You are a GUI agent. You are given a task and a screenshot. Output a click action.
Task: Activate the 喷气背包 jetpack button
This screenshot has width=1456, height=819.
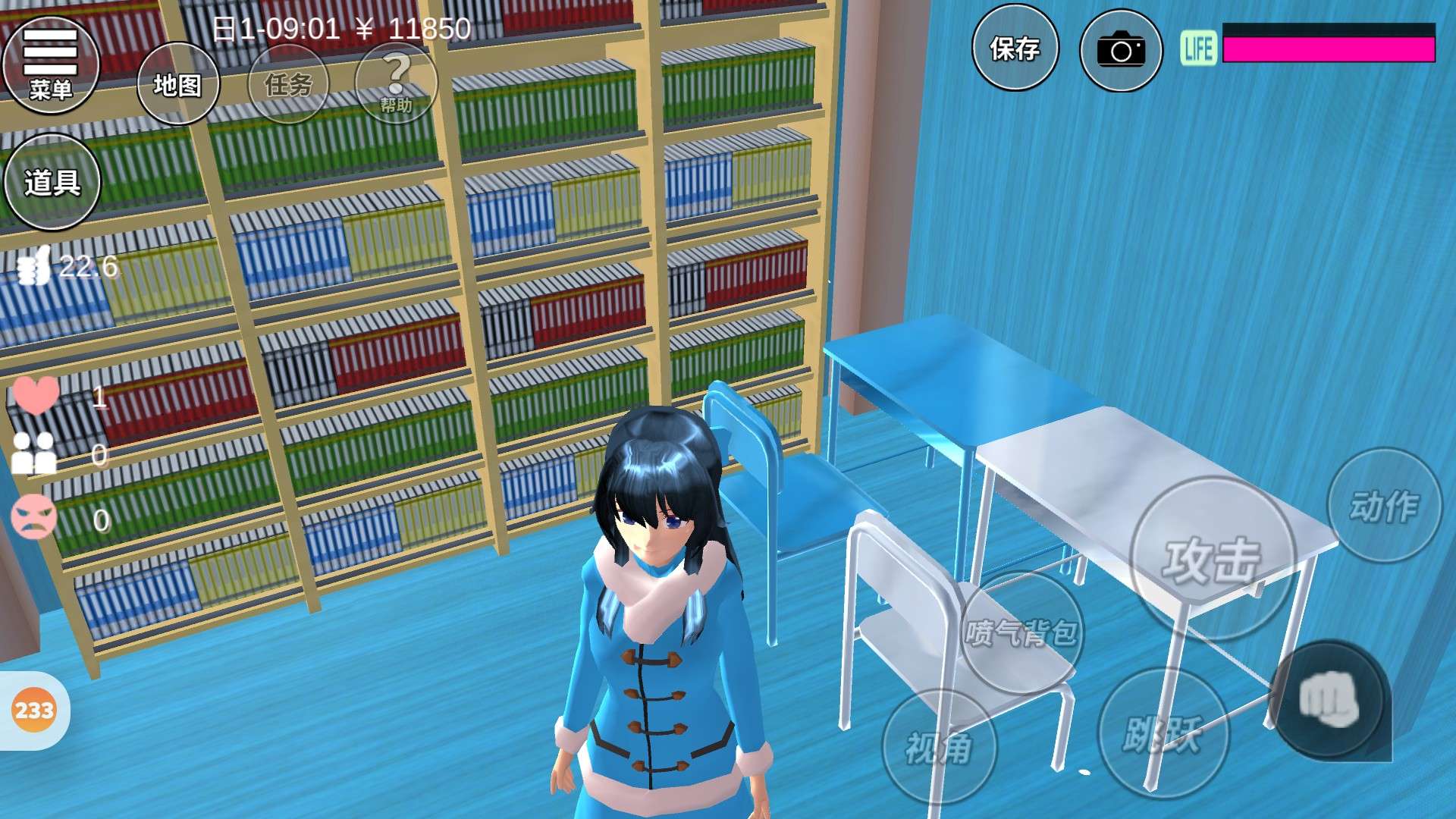click(1022, 632)
